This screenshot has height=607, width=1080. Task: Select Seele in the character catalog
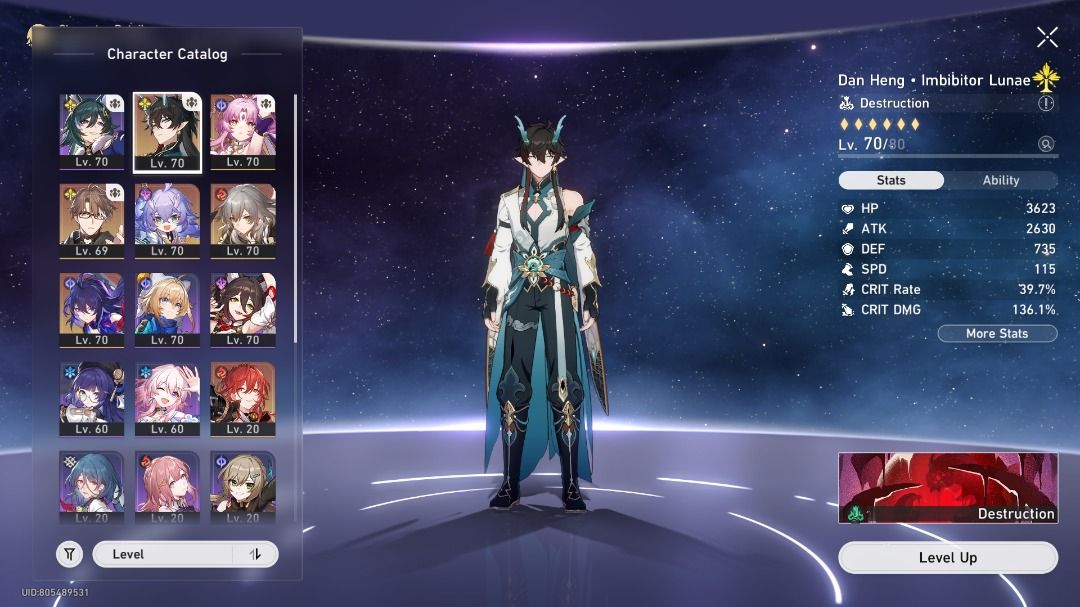pos(92,305)
